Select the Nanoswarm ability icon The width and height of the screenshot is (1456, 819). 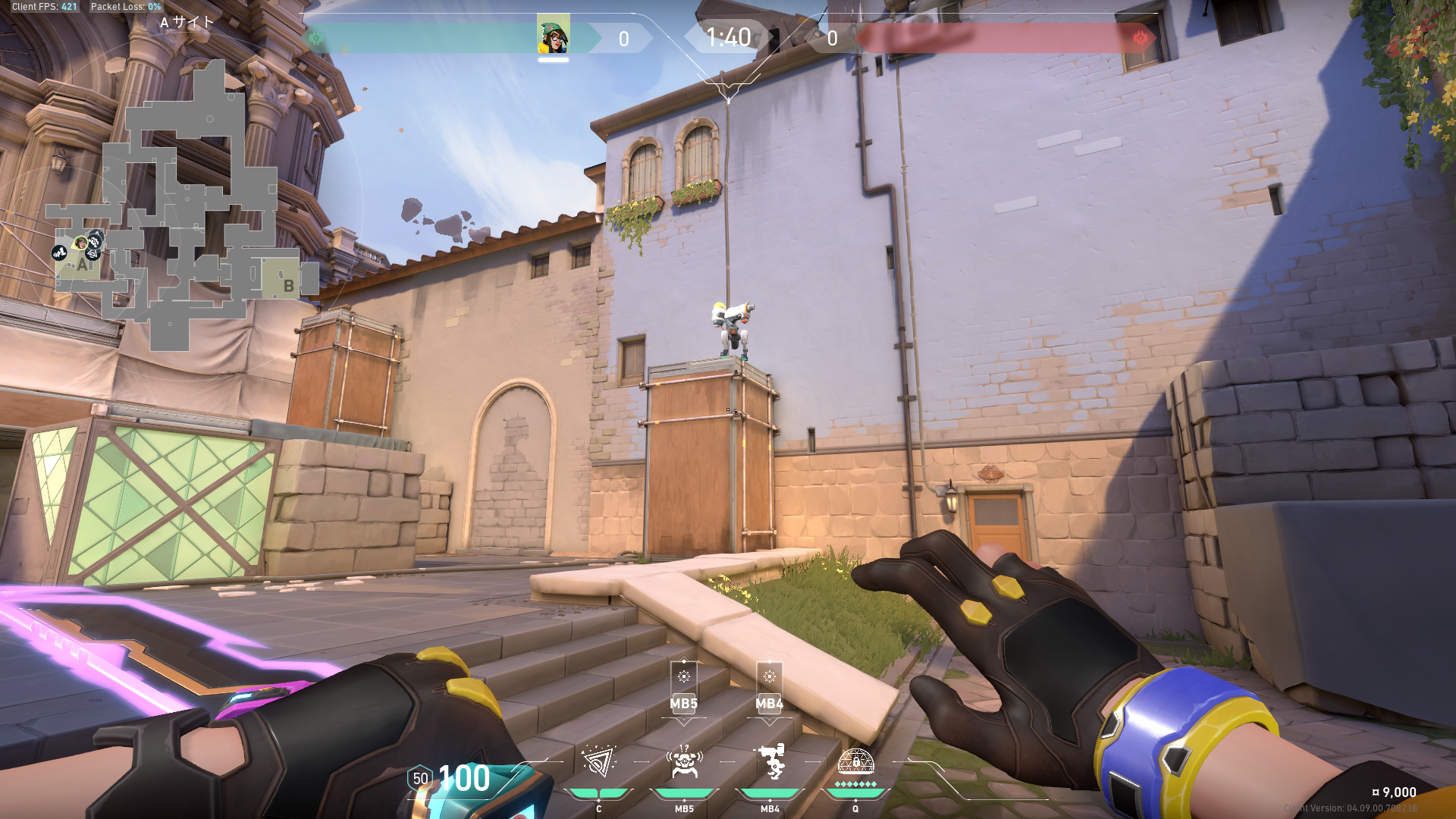[598, 761]
